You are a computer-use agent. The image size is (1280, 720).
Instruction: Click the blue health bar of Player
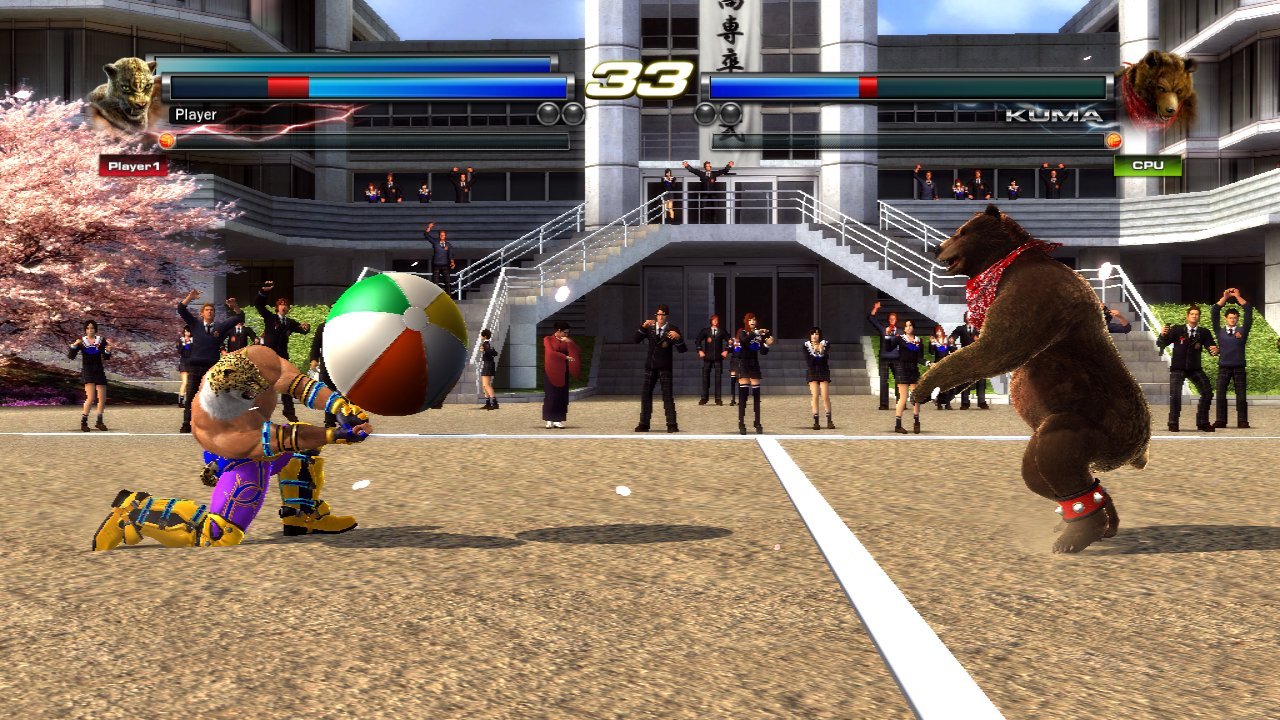point(430,86)
